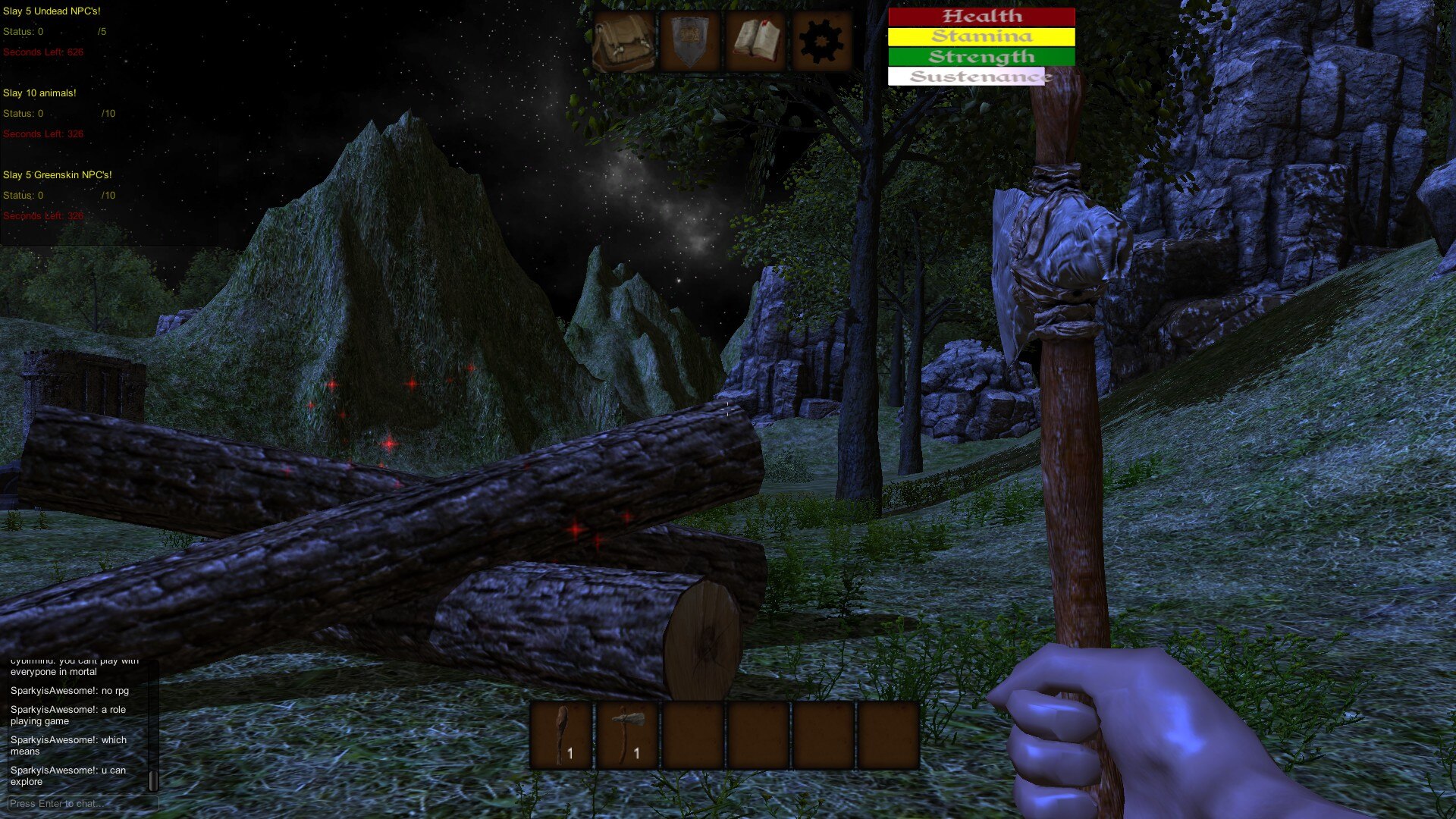Click the 'Press Enter to chat' input box

(83, 803)
